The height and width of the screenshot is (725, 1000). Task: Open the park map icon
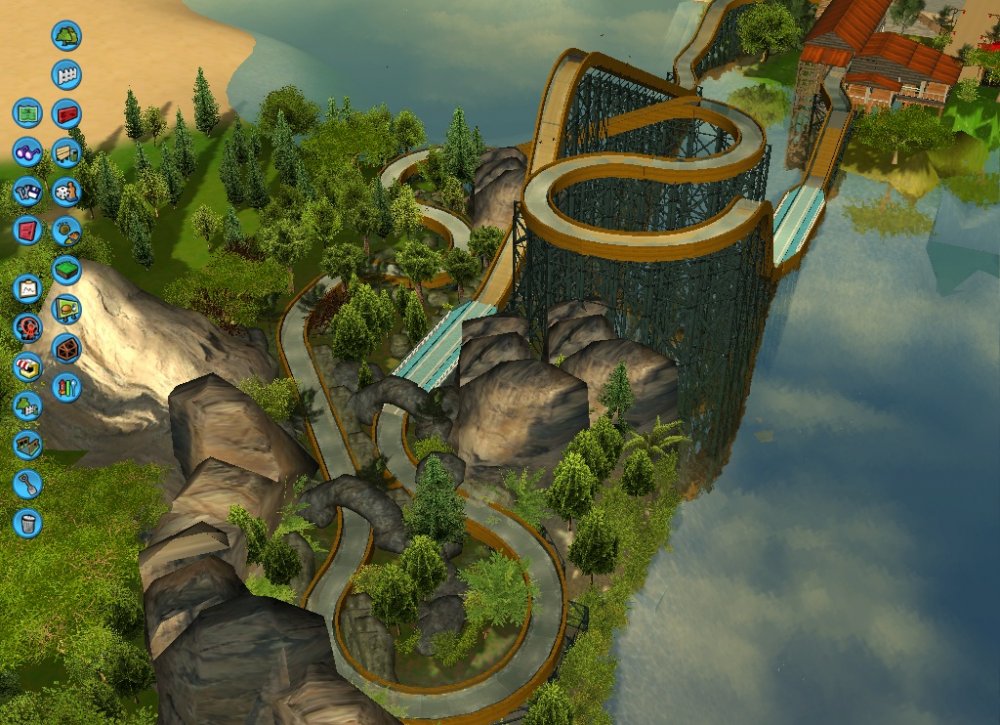(28, 112)
